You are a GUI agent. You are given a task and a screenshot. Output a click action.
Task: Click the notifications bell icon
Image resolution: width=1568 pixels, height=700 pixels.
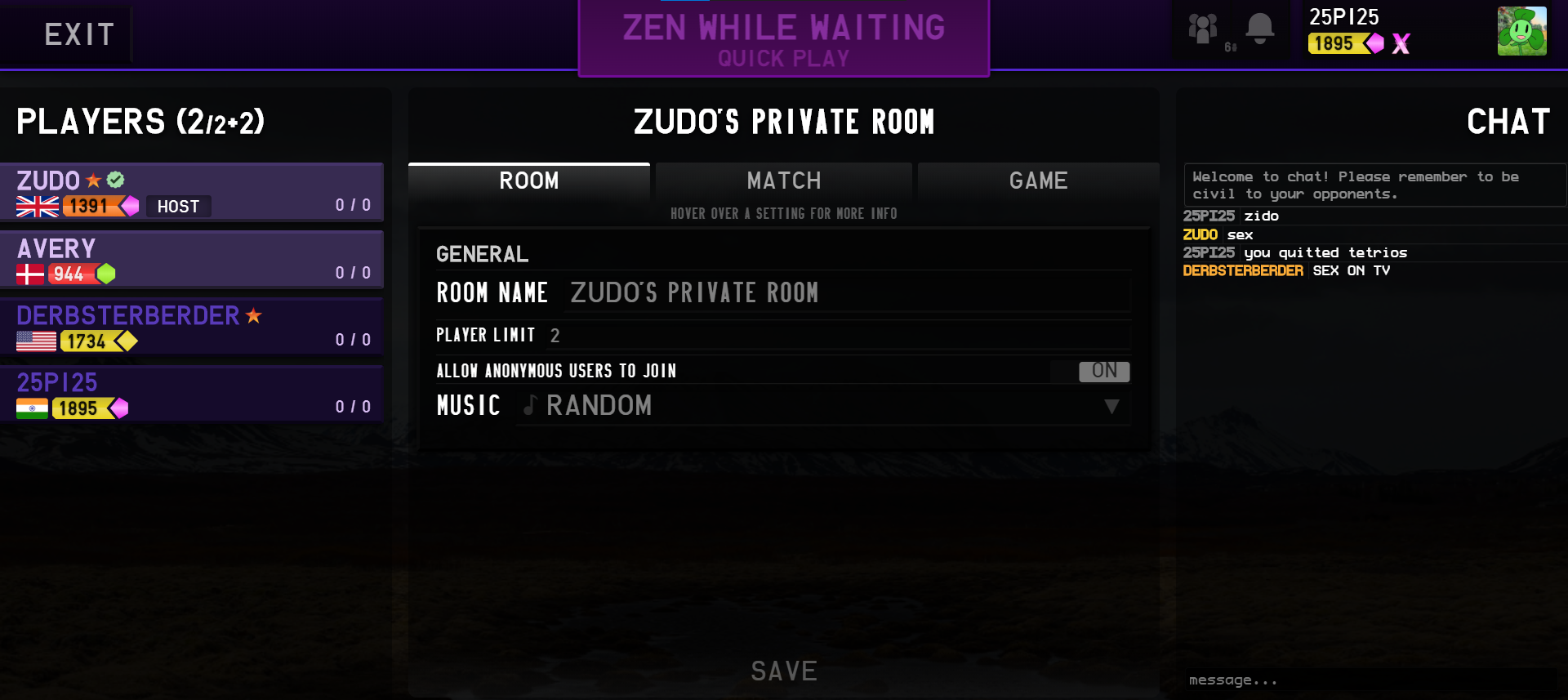pyautogui.click(x=1258, y=29)
